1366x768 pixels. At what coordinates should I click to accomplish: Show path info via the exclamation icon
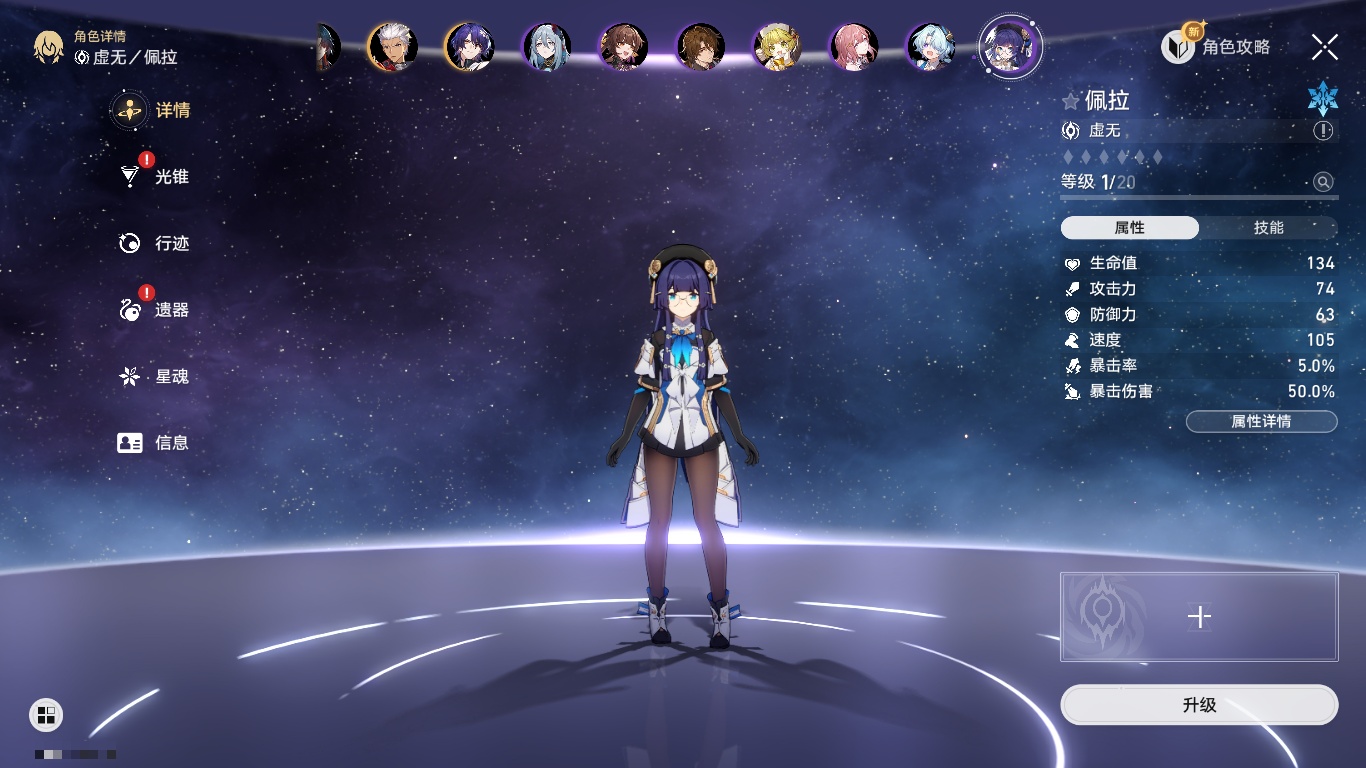(1323, 131)
